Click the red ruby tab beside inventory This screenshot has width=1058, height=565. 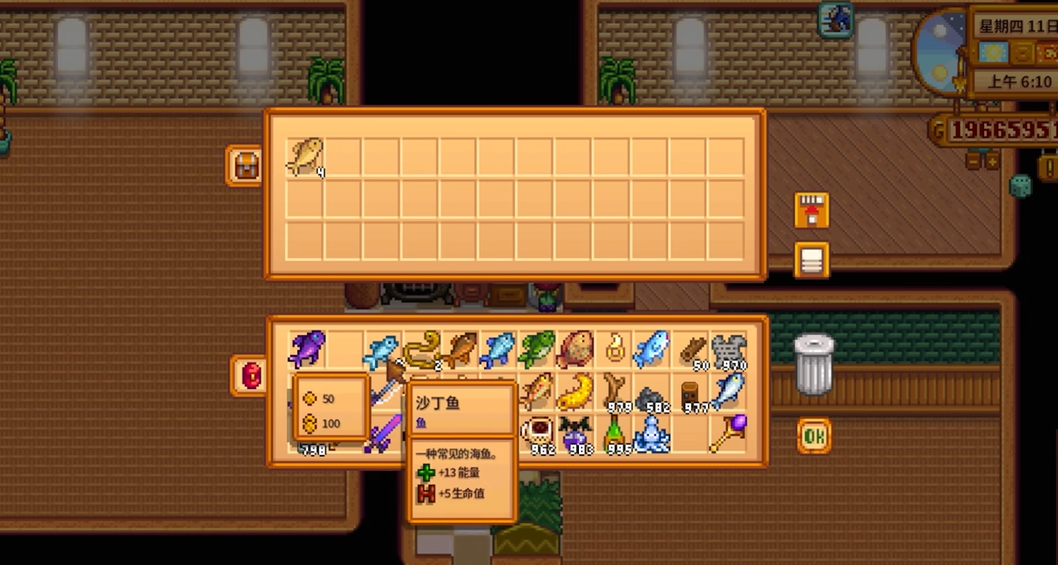coord(248,373)
